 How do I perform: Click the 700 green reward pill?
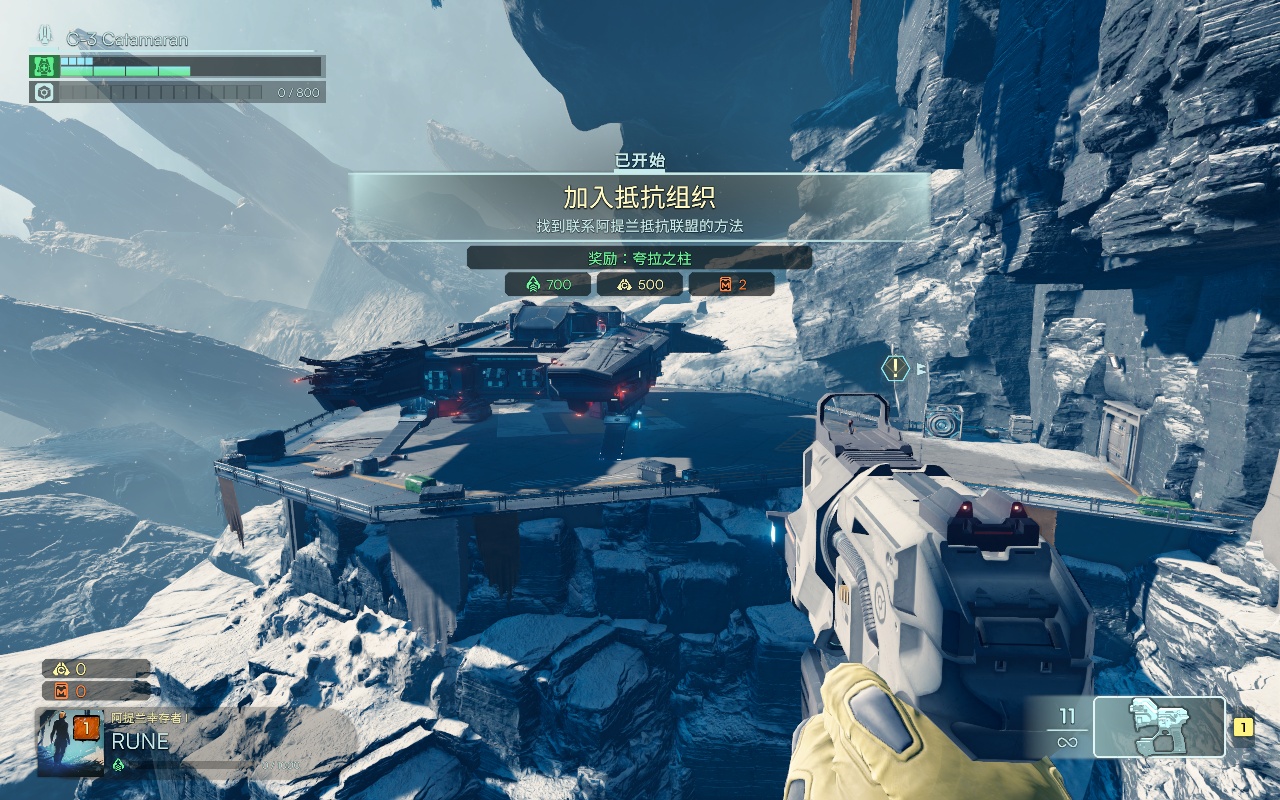pyautogui.click(x=547, y=284)
